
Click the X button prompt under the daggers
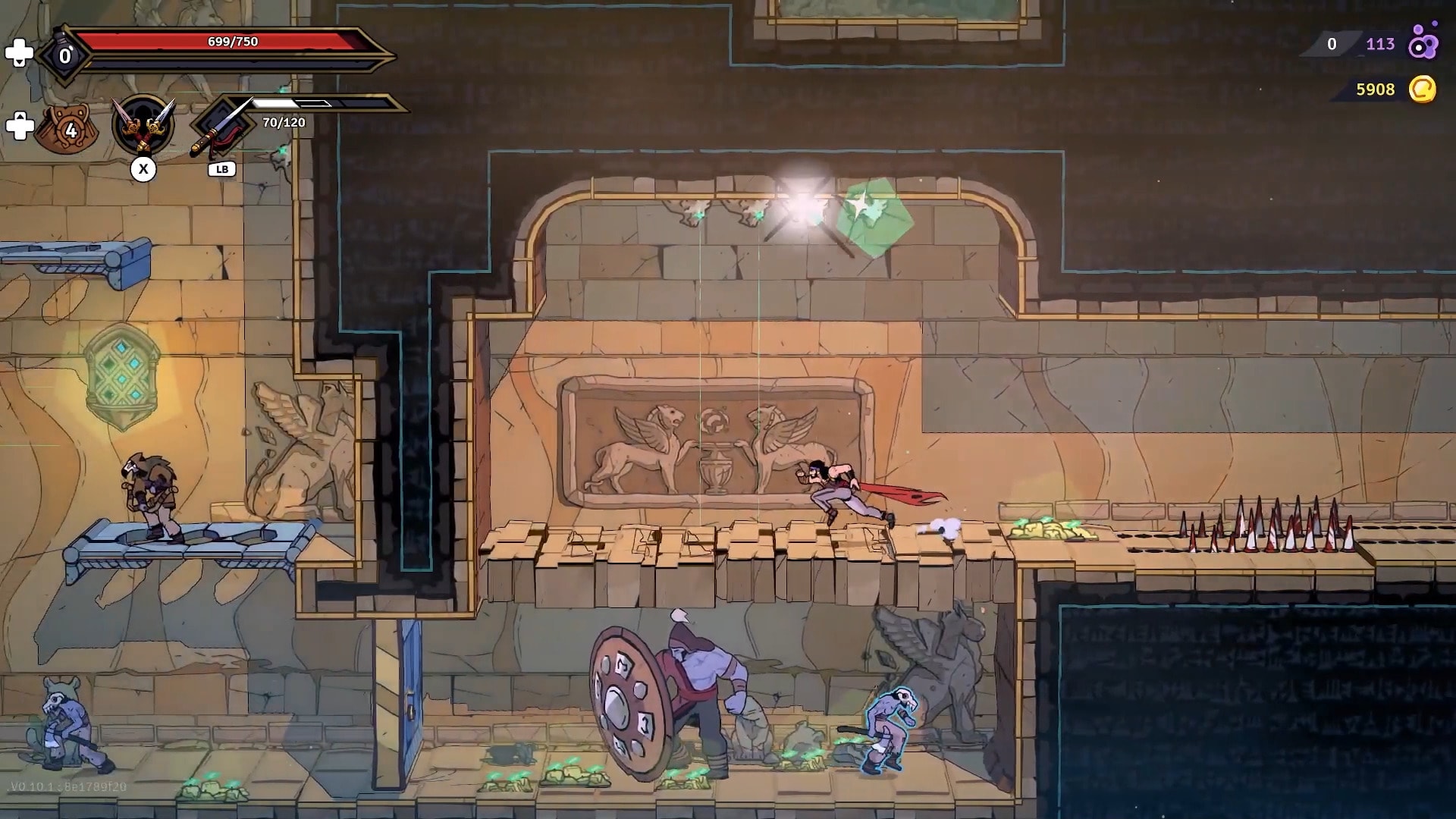pyautogui.click(x=144, y=170)
